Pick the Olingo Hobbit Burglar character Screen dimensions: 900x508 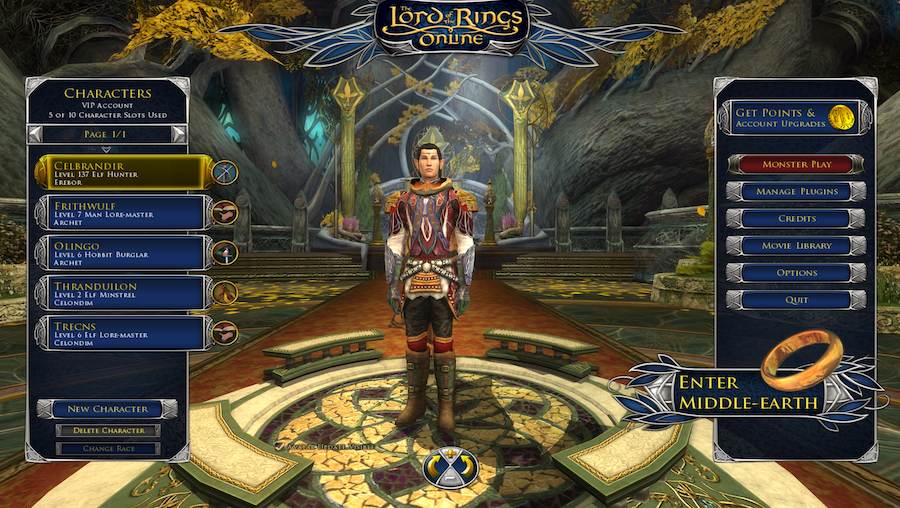click(x=122, y=252)
